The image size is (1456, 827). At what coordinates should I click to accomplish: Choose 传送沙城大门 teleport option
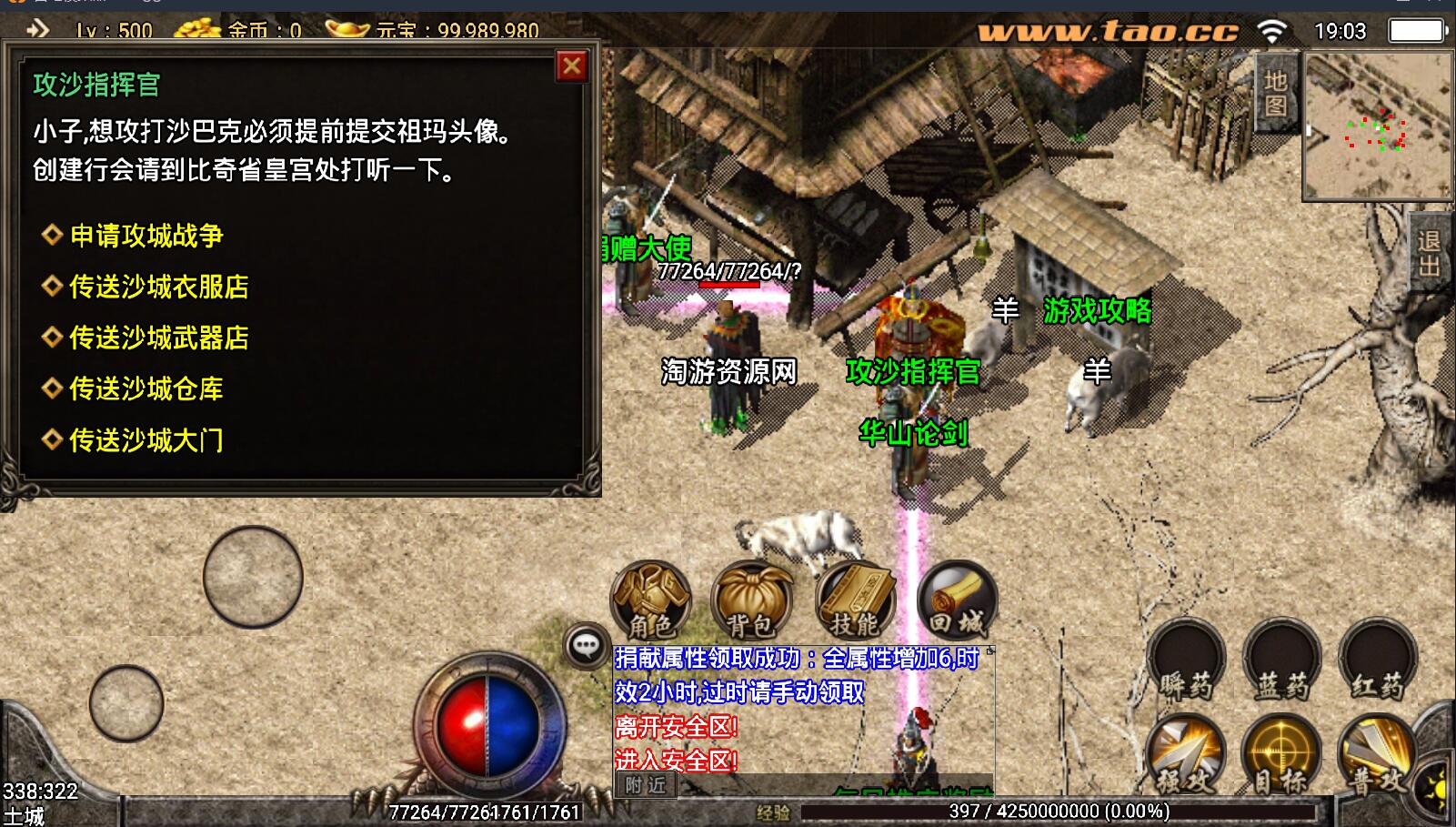(x=146, y=440)
